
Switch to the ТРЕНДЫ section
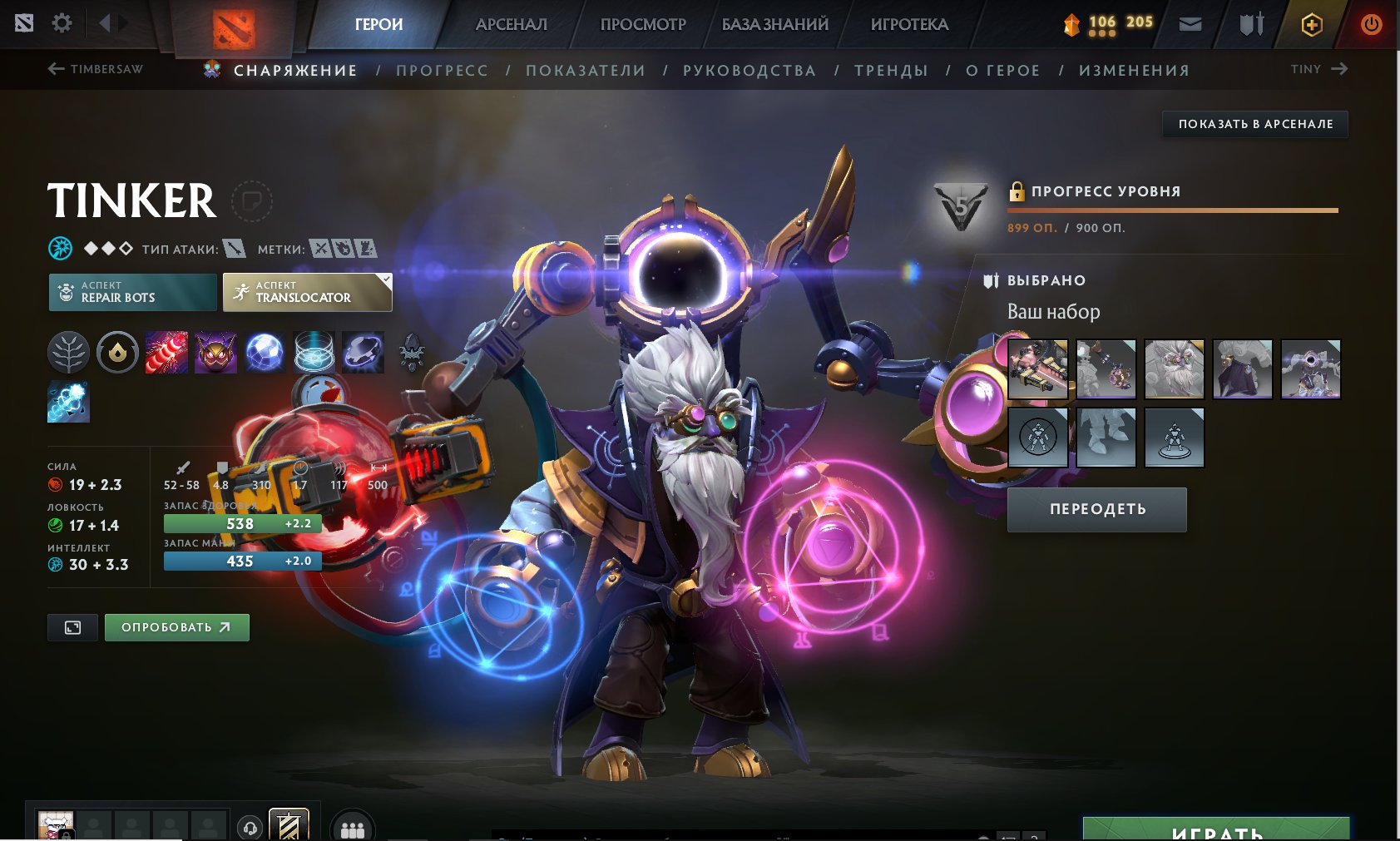(x=891, y=70)
